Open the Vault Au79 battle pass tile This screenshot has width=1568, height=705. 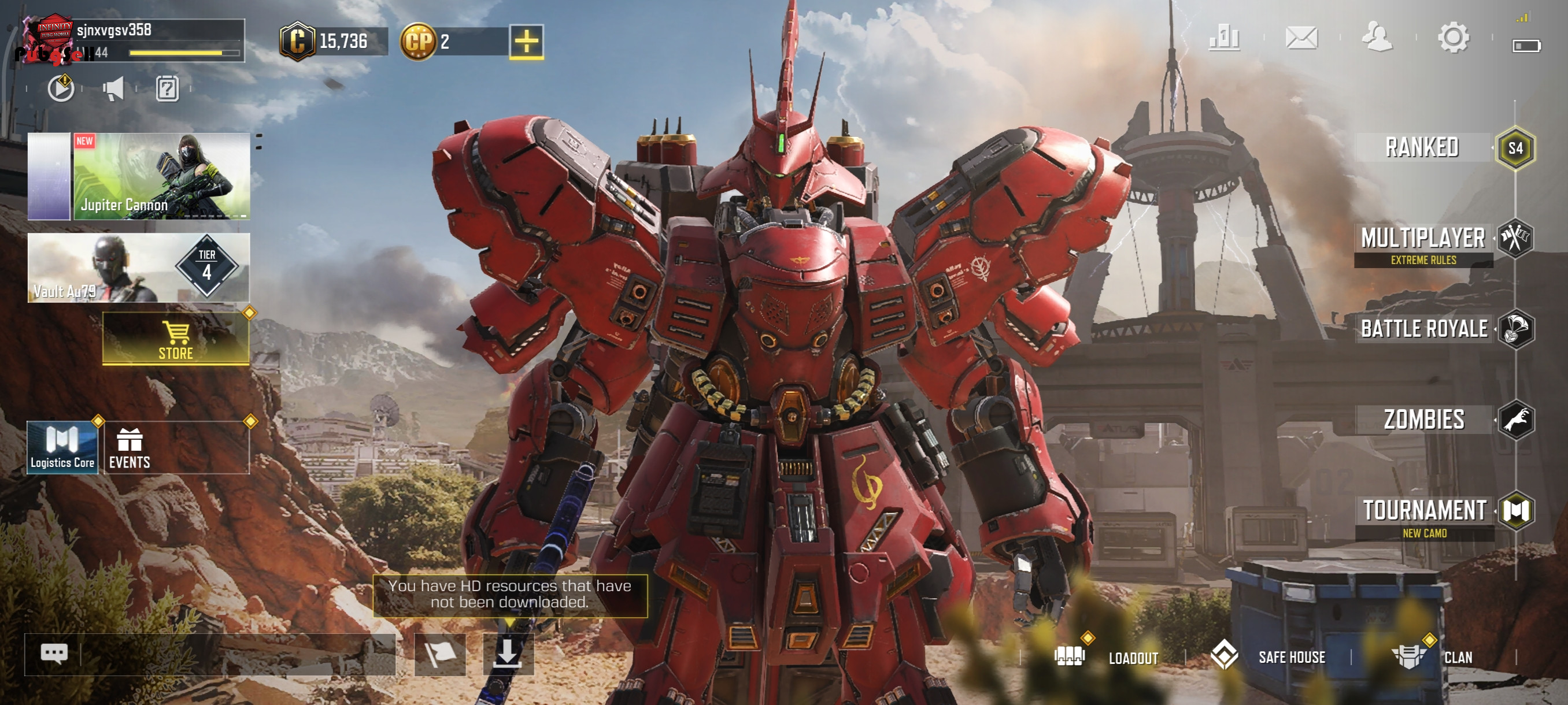[139, 268]
